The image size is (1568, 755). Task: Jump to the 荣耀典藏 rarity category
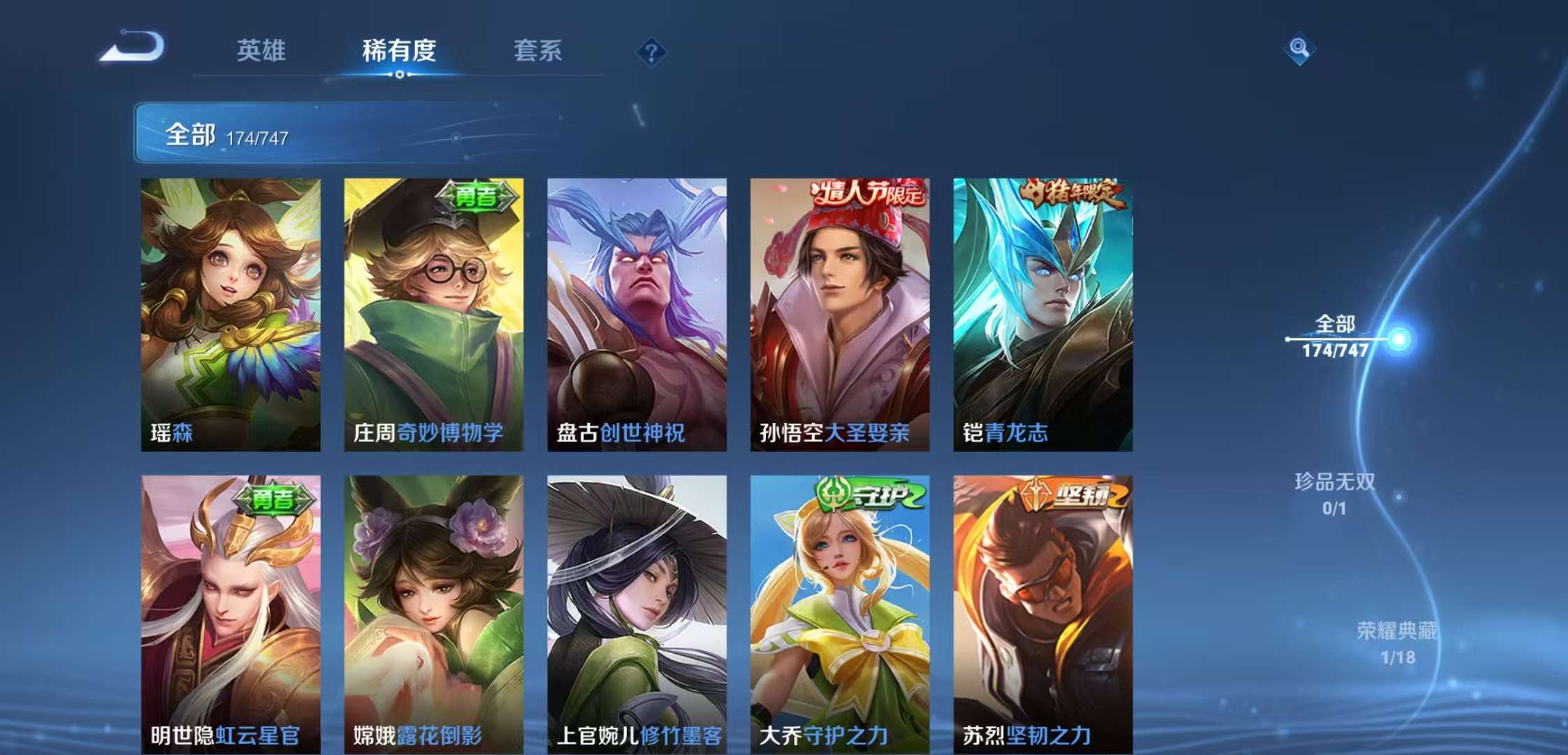(1397, 642)
